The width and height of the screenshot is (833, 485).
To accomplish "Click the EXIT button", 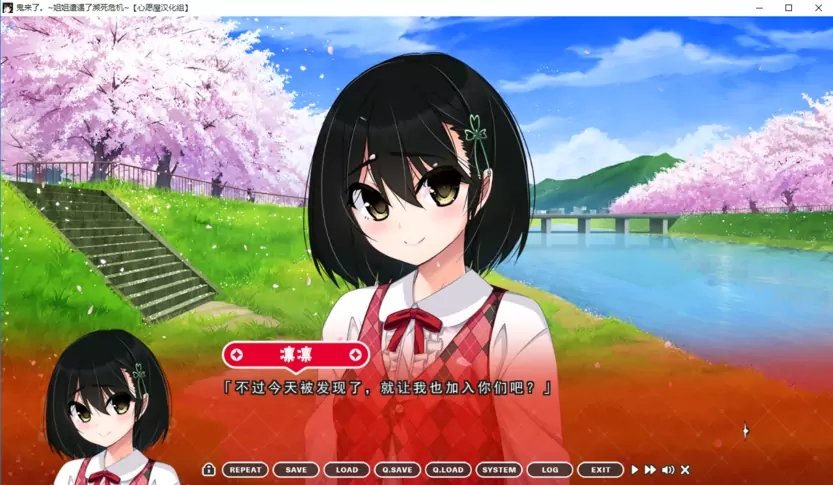I will point(600,469).
